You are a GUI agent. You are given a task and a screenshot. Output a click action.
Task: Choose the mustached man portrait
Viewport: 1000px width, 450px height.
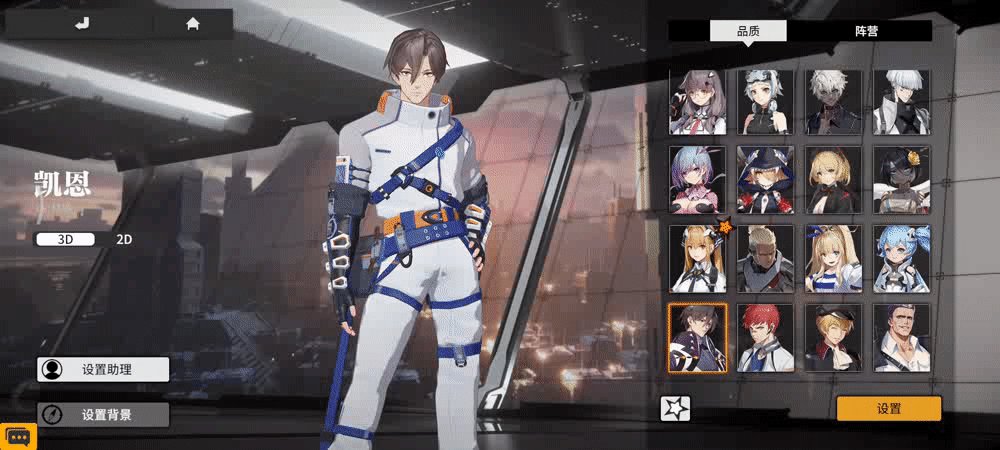point(902,337)
